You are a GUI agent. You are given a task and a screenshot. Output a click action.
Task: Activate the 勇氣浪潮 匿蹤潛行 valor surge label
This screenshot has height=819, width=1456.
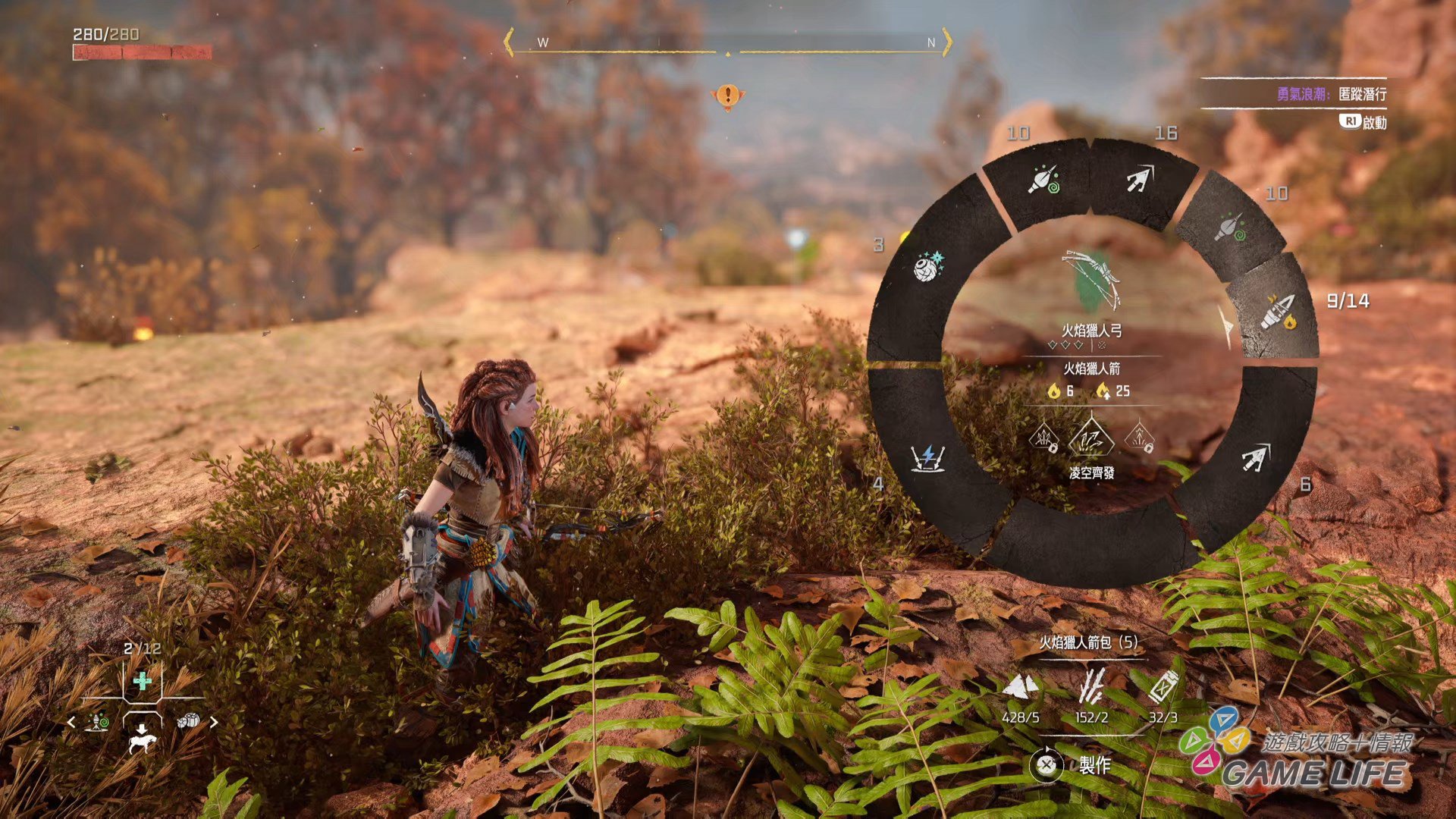point(1331,94)
